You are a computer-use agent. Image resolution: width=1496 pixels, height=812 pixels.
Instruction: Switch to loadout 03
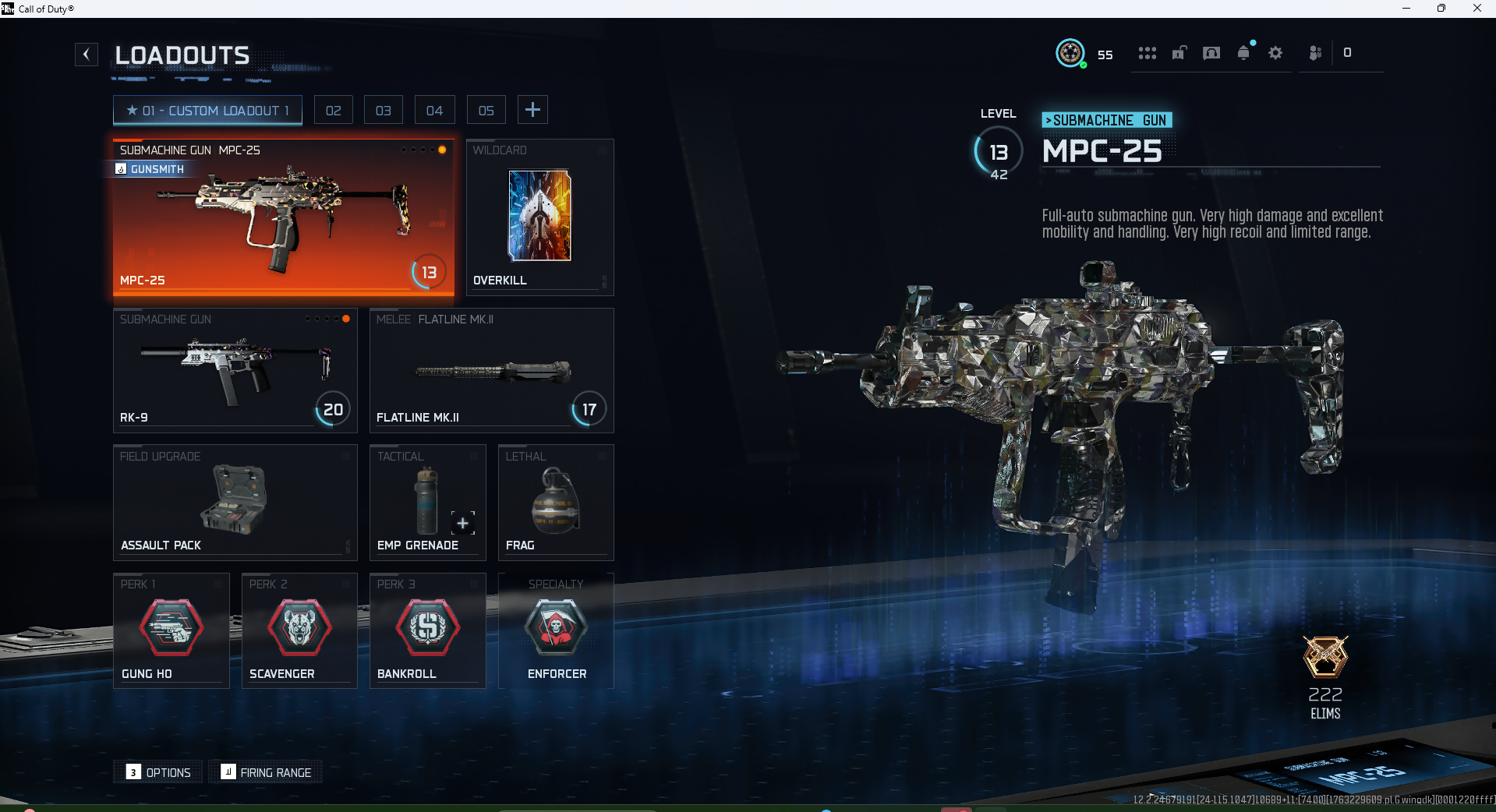(384, 111)
